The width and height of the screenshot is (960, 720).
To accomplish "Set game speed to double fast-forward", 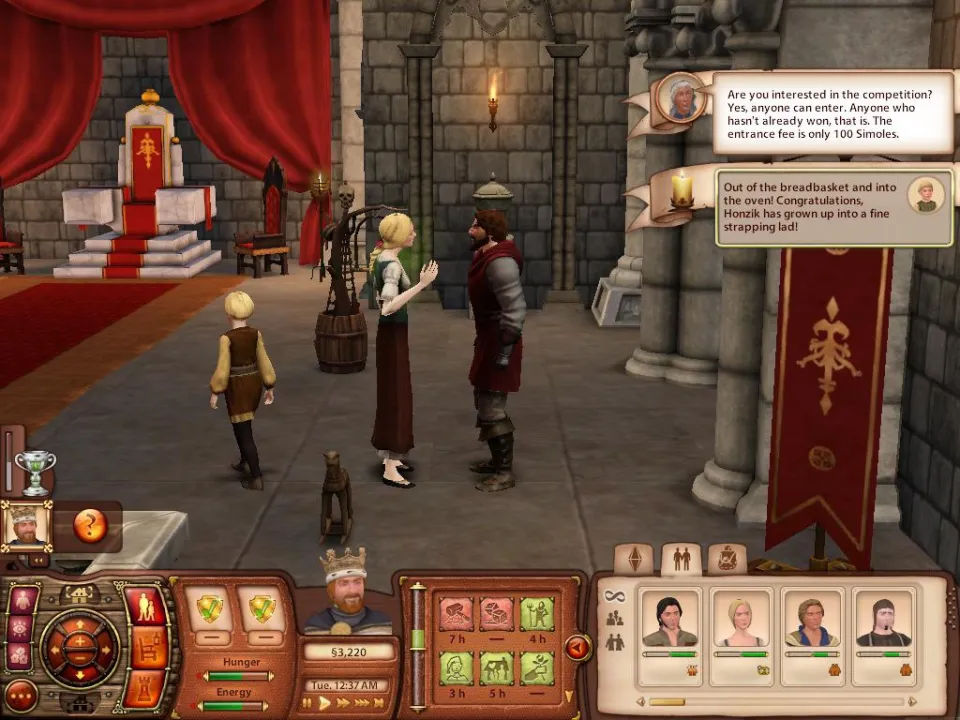I will coord(344,703).
